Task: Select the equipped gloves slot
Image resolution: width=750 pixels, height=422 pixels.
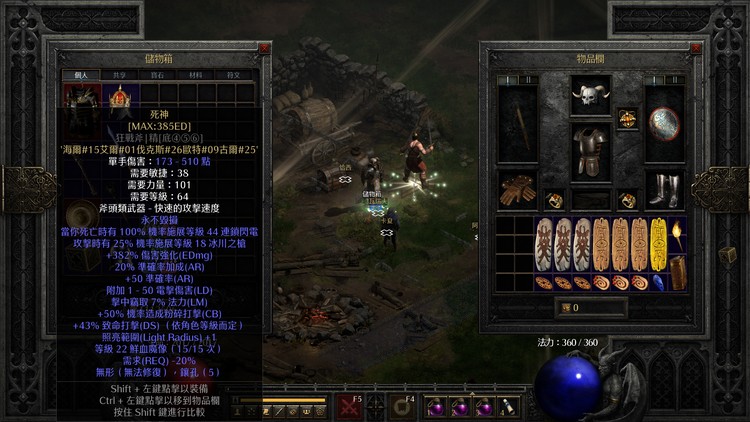Action: pyautogui.click(x=519, y=190)
